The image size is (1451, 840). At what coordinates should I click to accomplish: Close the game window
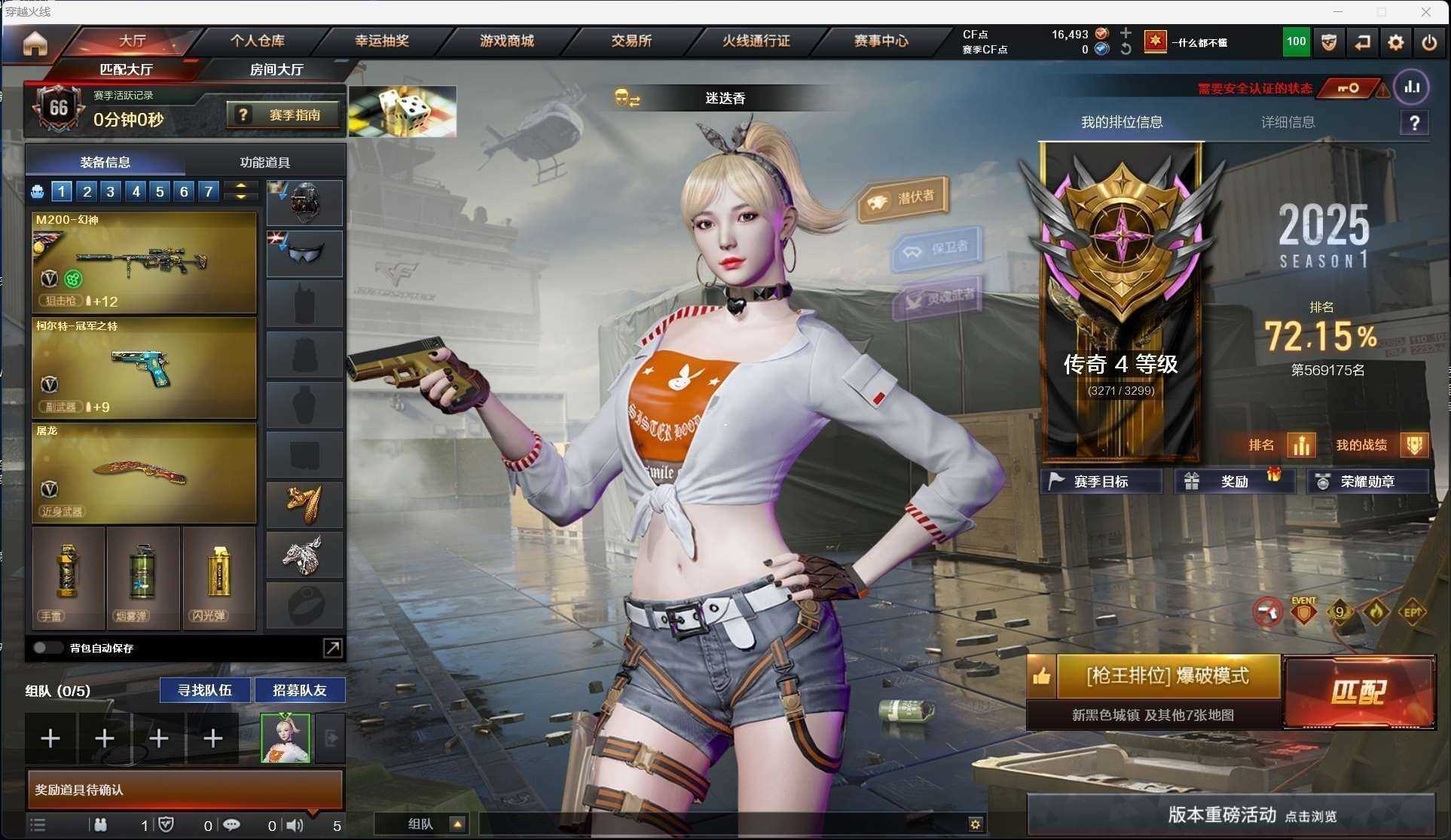(1425, 12)
